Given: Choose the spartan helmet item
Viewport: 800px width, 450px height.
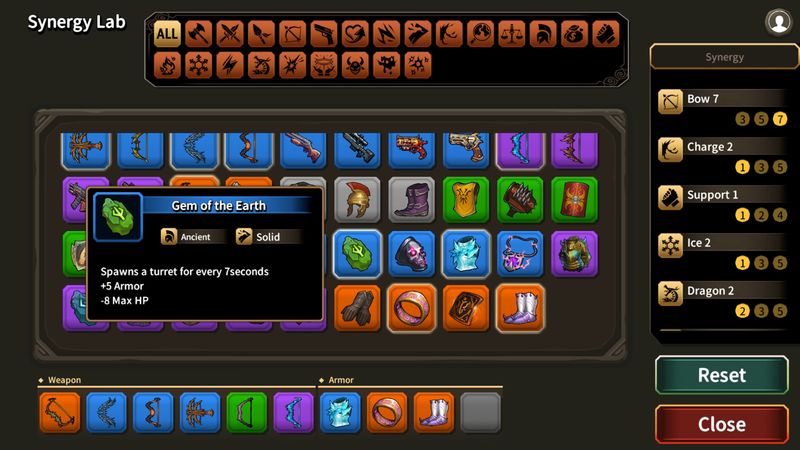Looking at the screenshot, I should pyautogui.click(x=357, y=200).
